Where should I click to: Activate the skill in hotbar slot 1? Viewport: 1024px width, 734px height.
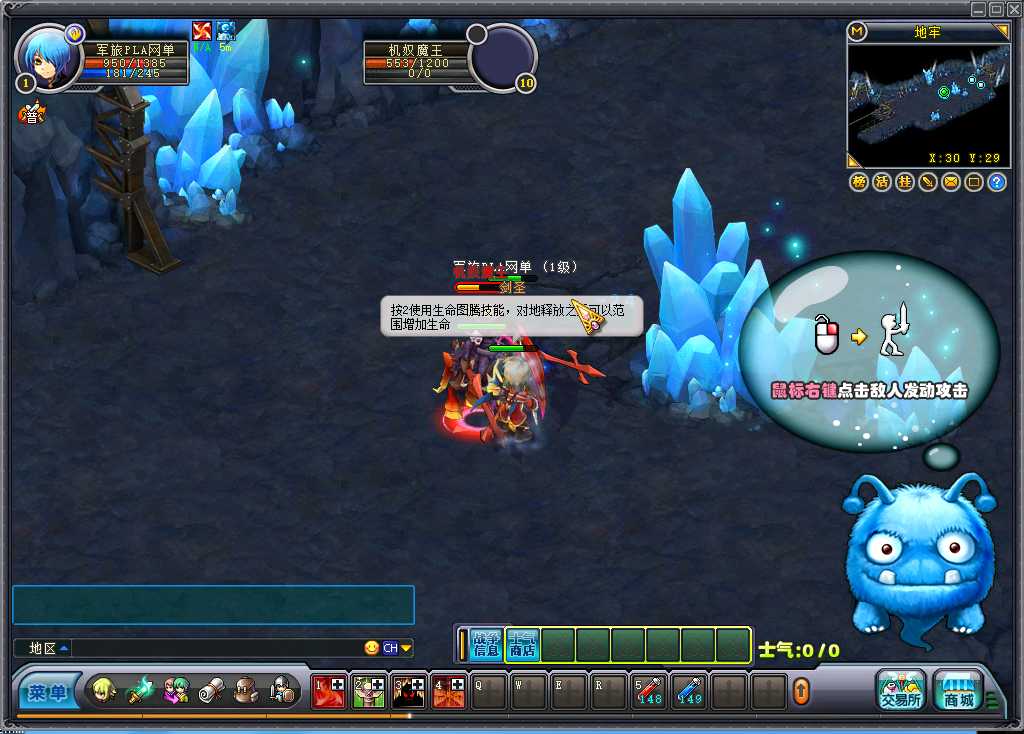click(329, 690)
